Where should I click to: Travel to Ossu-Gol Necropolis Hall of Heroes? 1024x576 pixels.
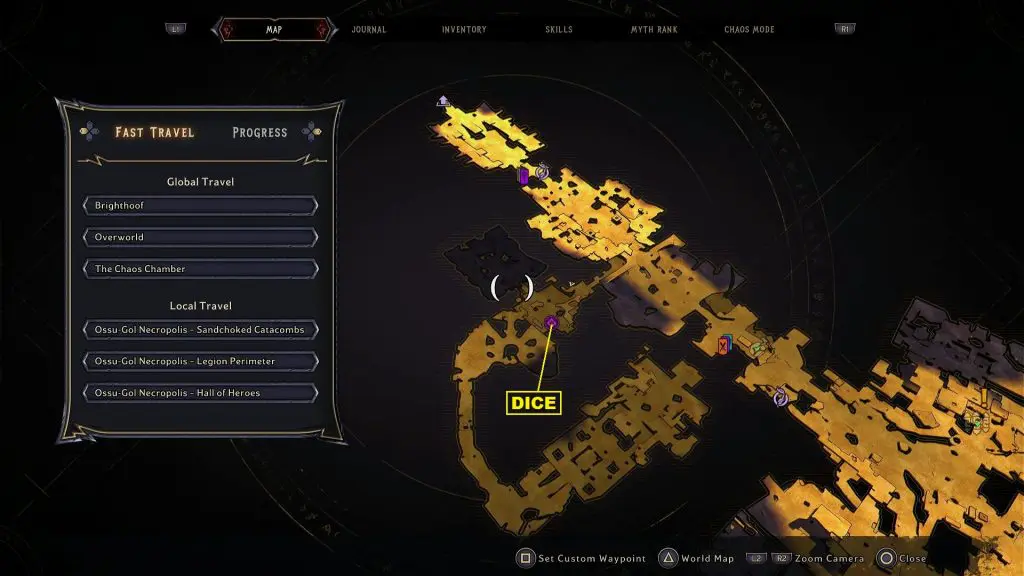pos(200,393)
